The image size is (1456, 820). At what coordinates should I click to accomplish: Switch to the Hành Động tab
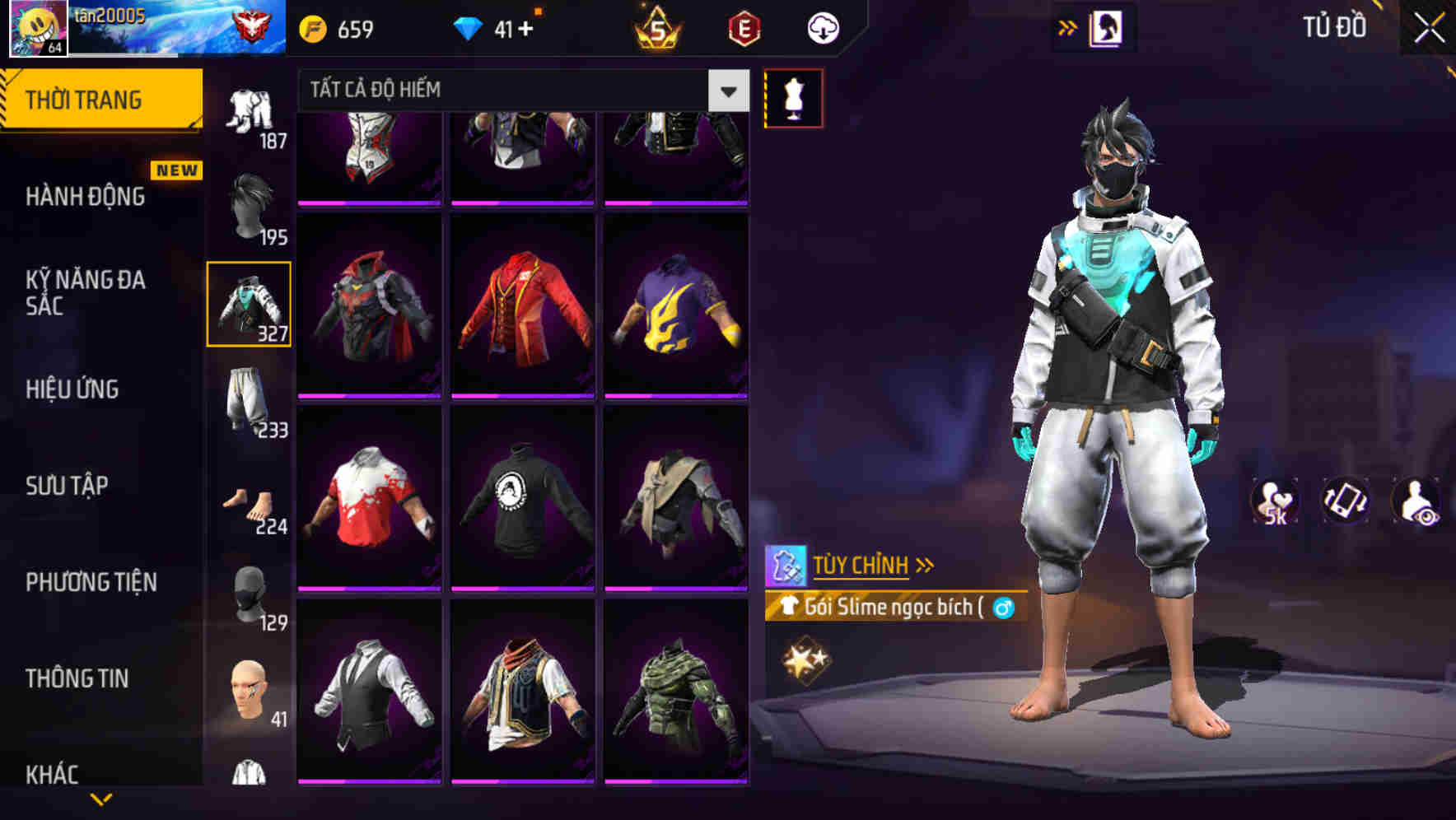[x=85, y=196]
